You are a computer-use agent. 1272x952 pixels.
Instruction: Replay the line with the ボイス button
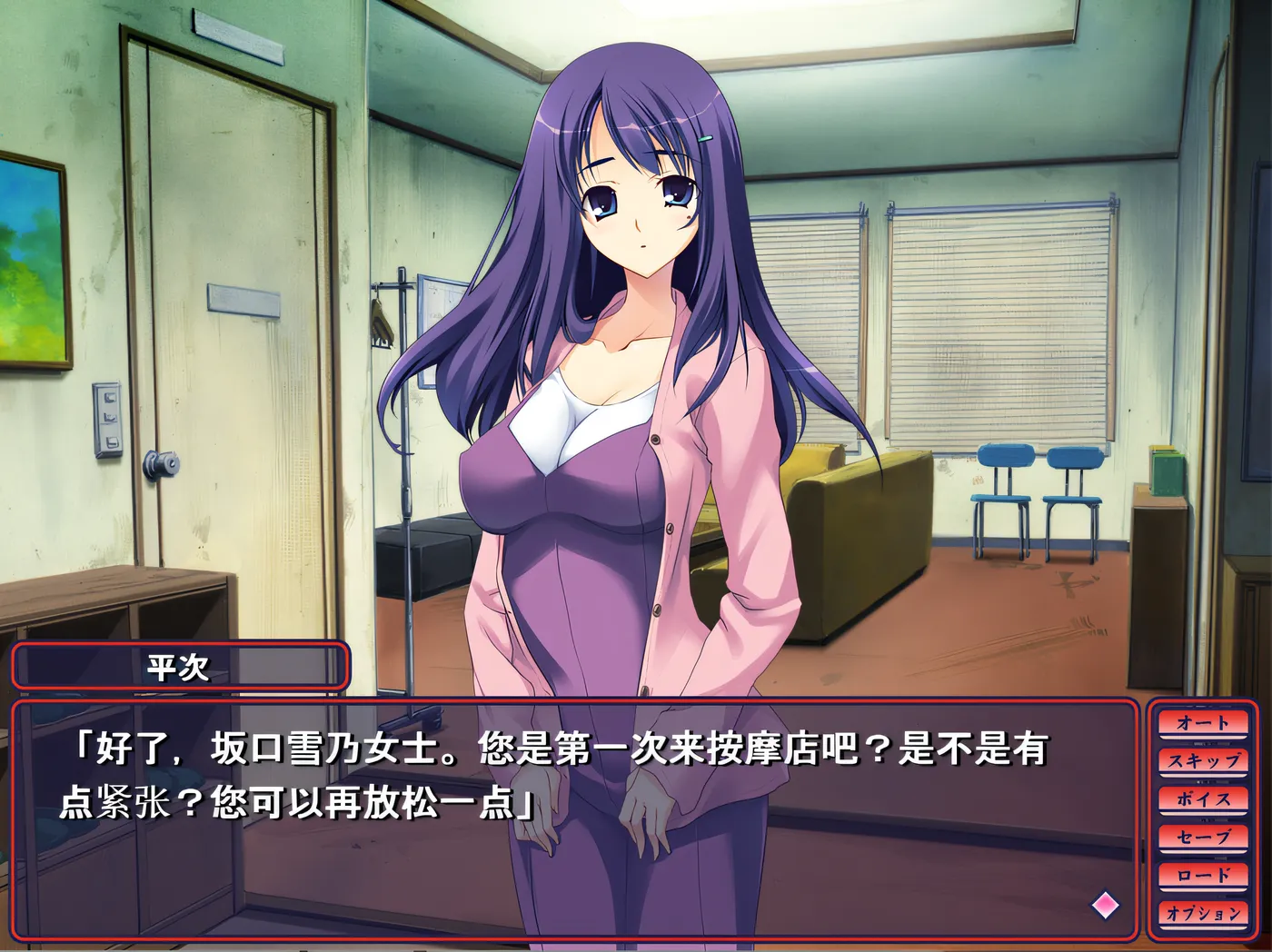(x=1203, y=799)
